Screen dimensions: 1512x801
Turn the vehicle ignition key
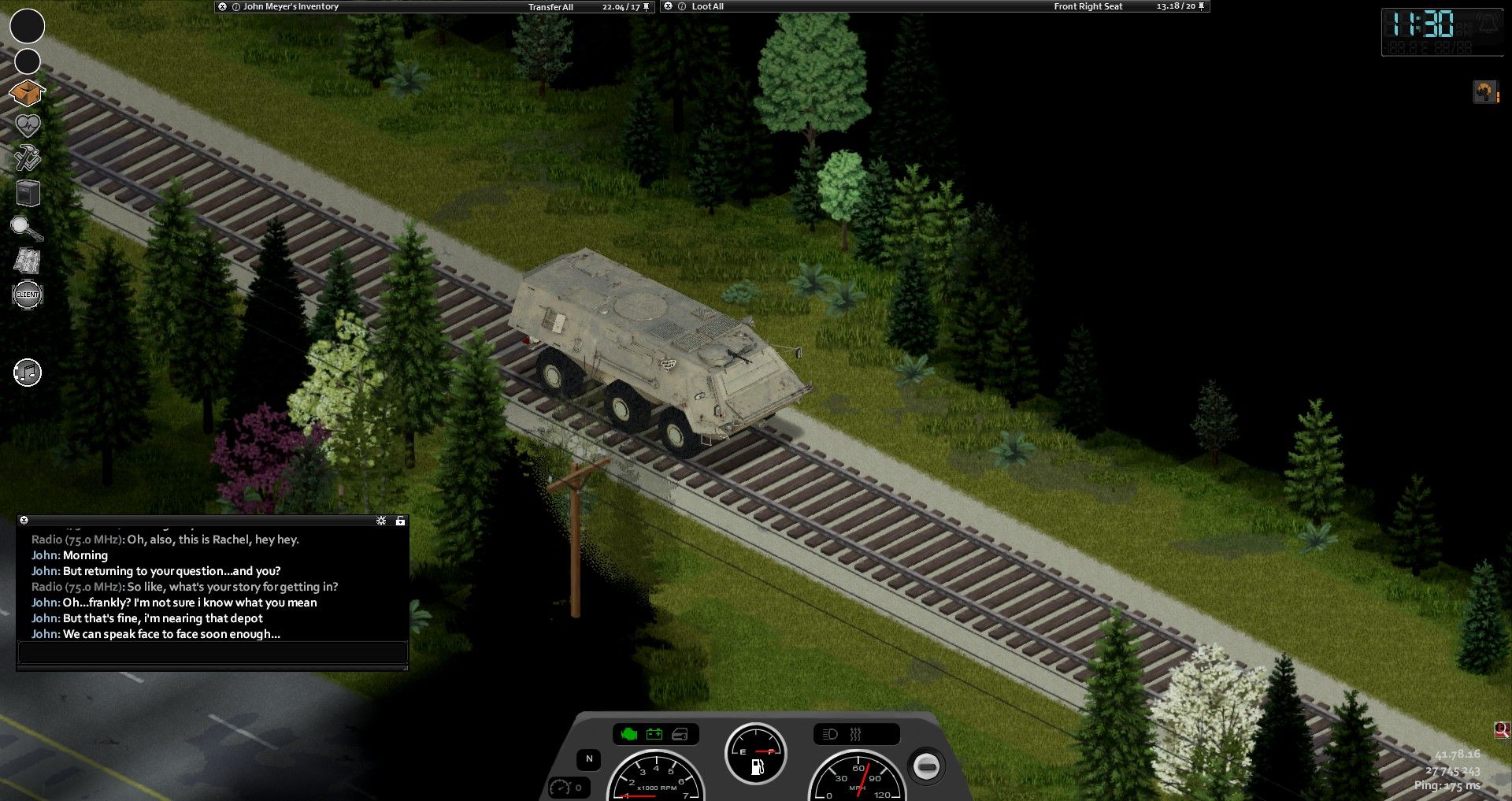(926, 766)
